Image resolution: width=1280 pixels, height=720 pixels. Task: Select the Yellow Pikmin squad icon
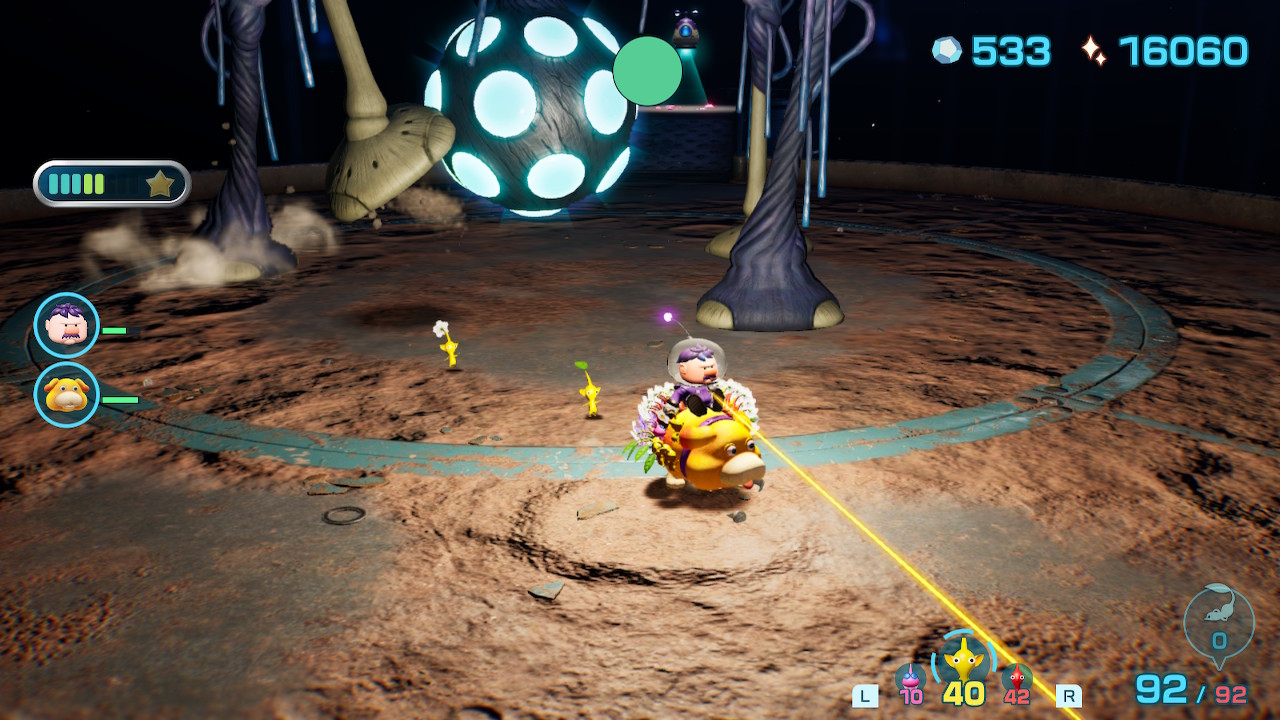(x=963, y=660)
